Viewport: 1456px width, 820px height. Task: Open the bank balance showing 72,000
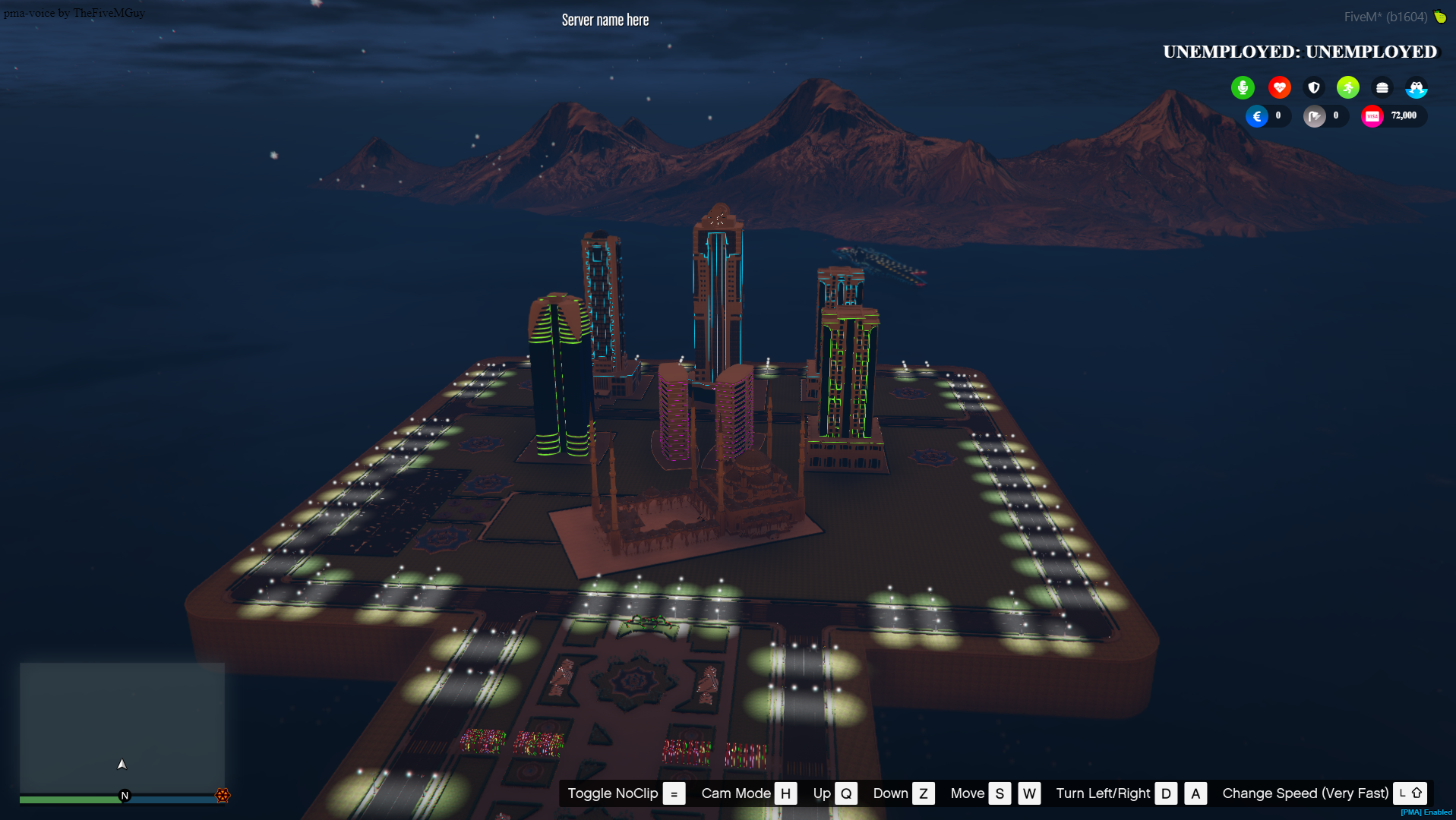click(x=1403, y=116)
